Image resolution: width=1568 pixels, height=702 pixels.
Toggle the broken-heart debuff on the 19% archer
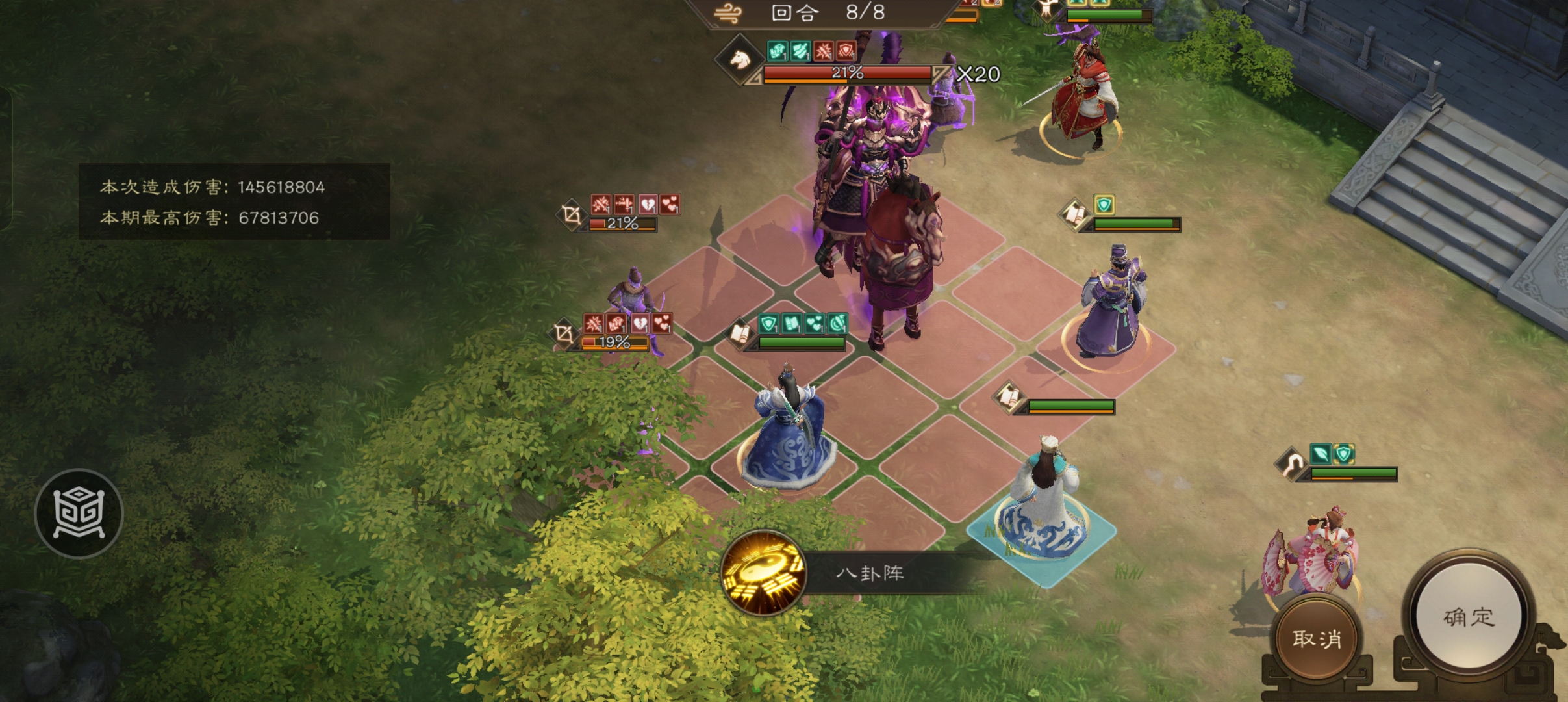[640, 324]
